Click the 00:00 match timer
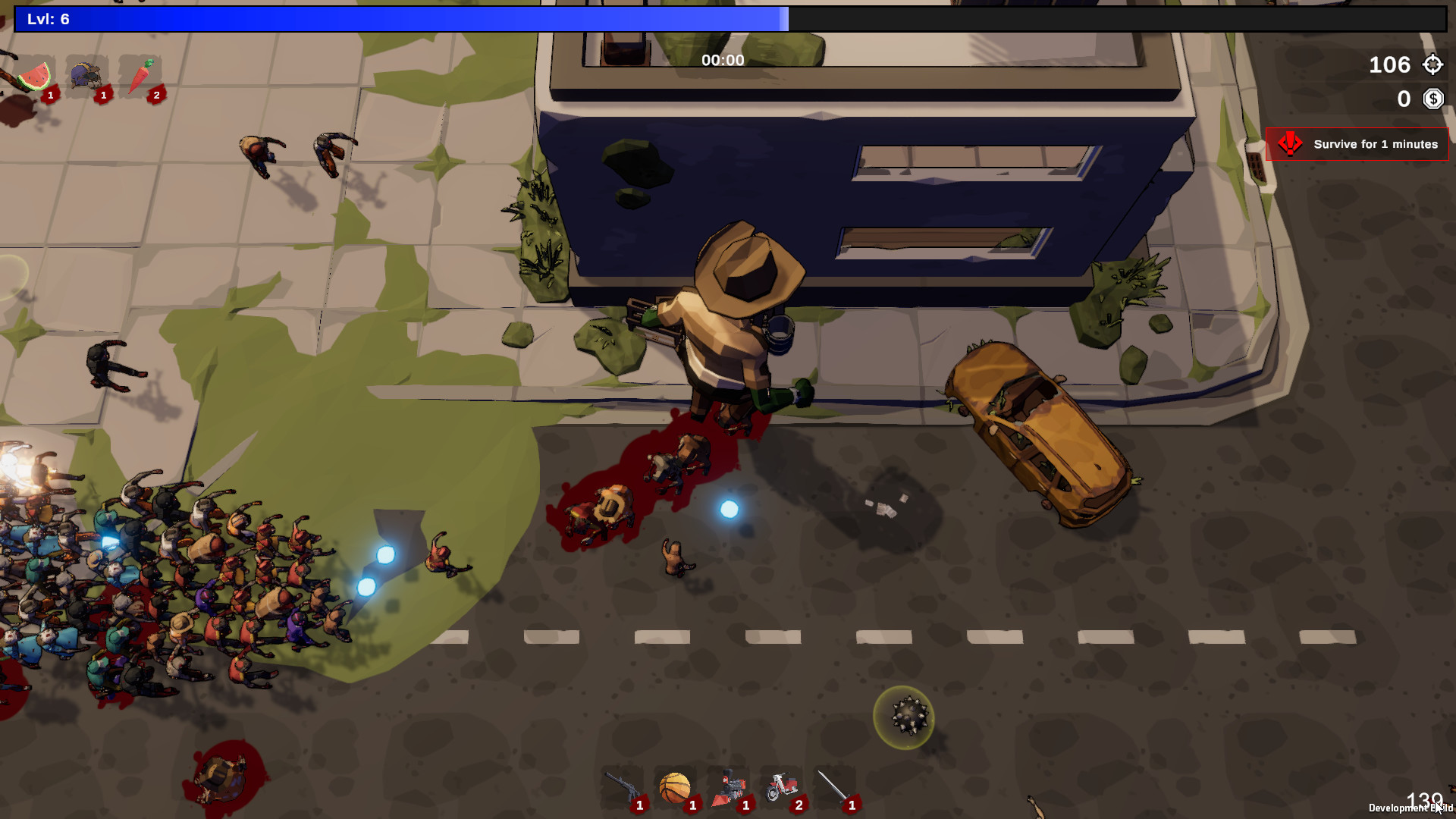1456x819 pixels. coord(722,60)
